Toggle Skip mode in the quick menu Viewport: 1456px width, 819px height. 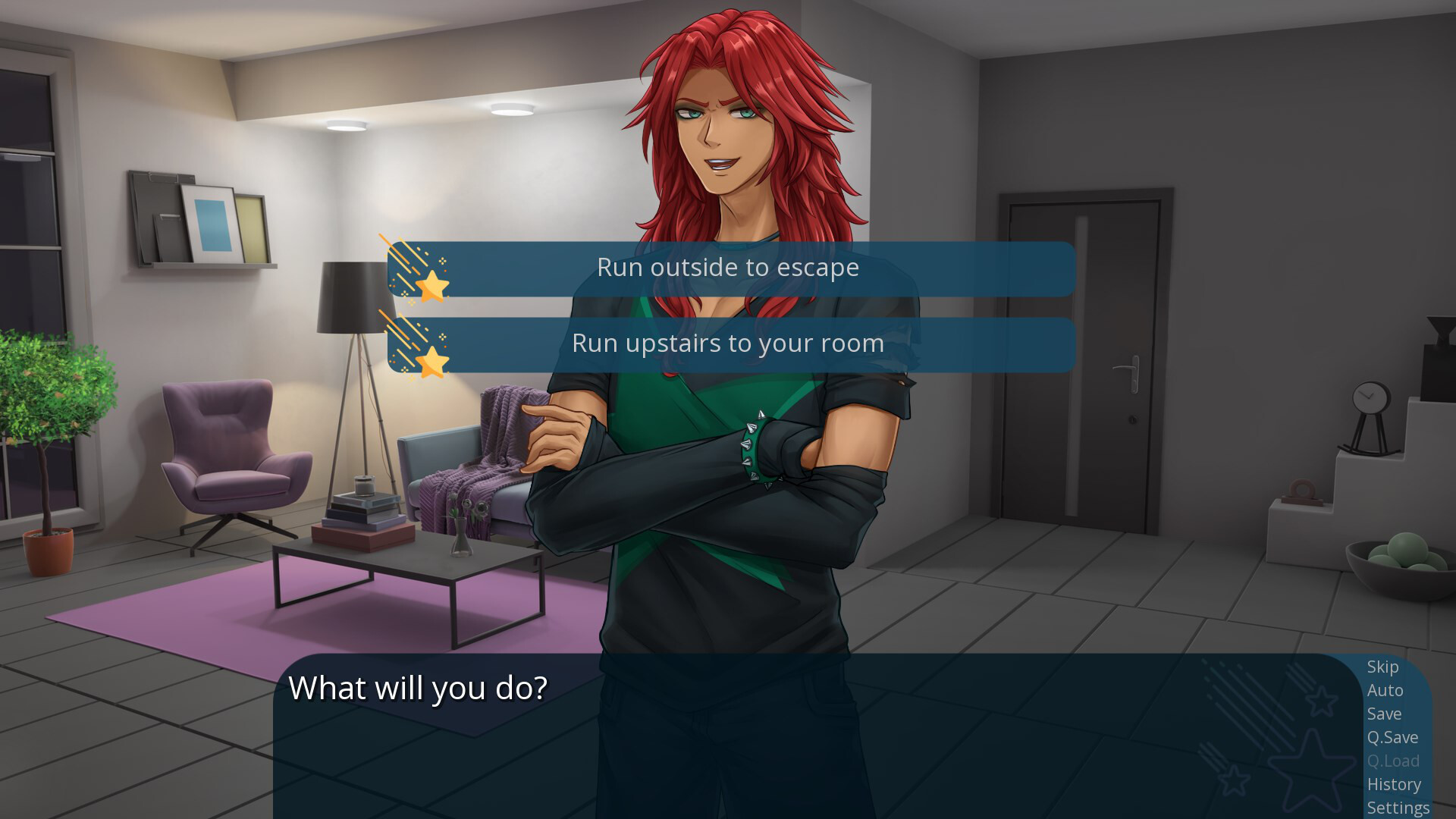pos(1383,668)
